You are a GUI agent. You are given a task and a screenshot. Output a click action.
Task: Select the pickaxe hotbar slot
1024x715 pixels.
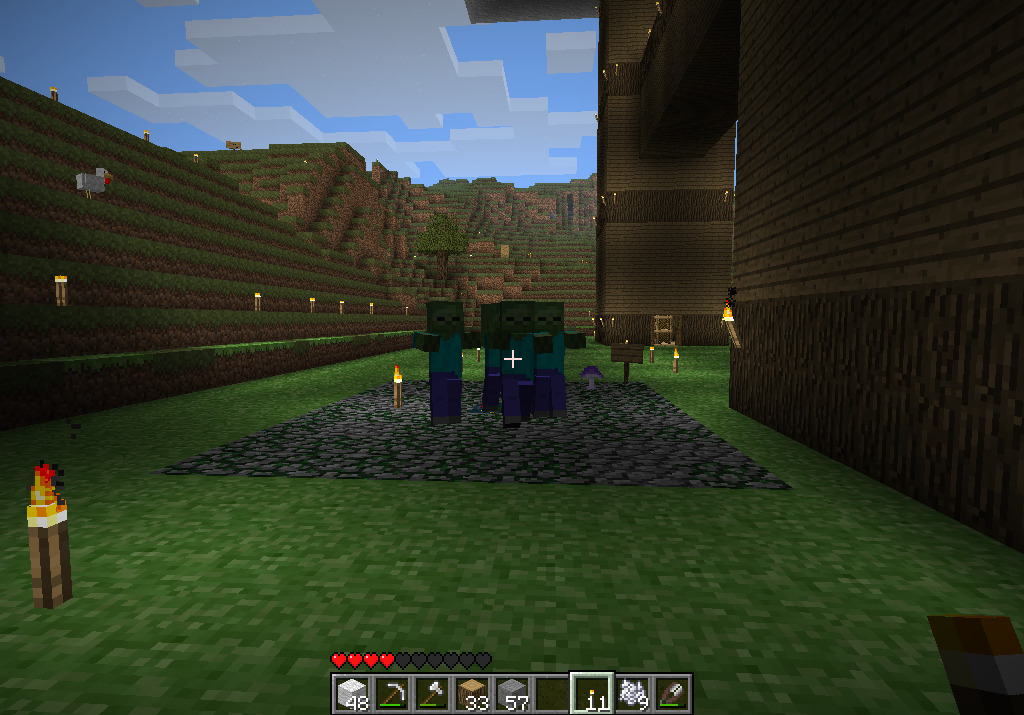click(391, 693)
